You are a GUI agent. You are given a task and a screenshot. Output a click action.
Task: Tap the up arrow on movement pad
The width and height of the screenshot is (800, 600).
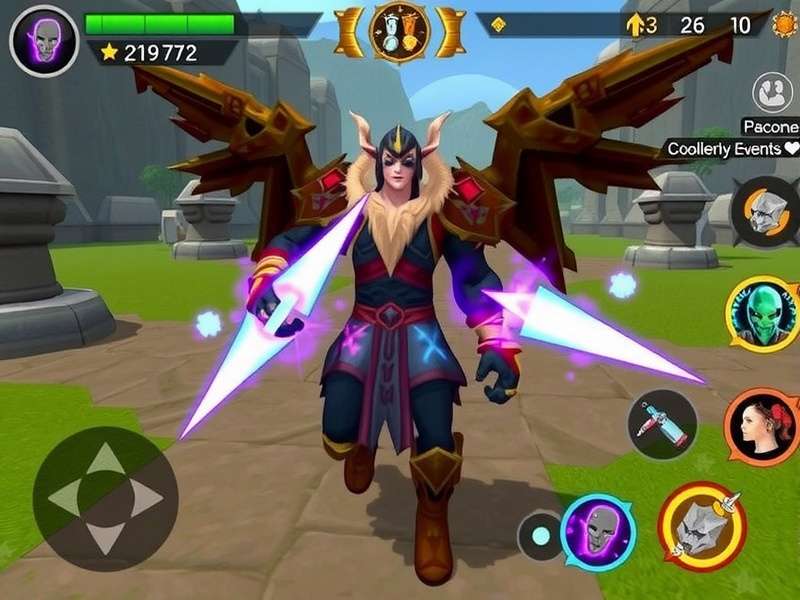point(105,460)
